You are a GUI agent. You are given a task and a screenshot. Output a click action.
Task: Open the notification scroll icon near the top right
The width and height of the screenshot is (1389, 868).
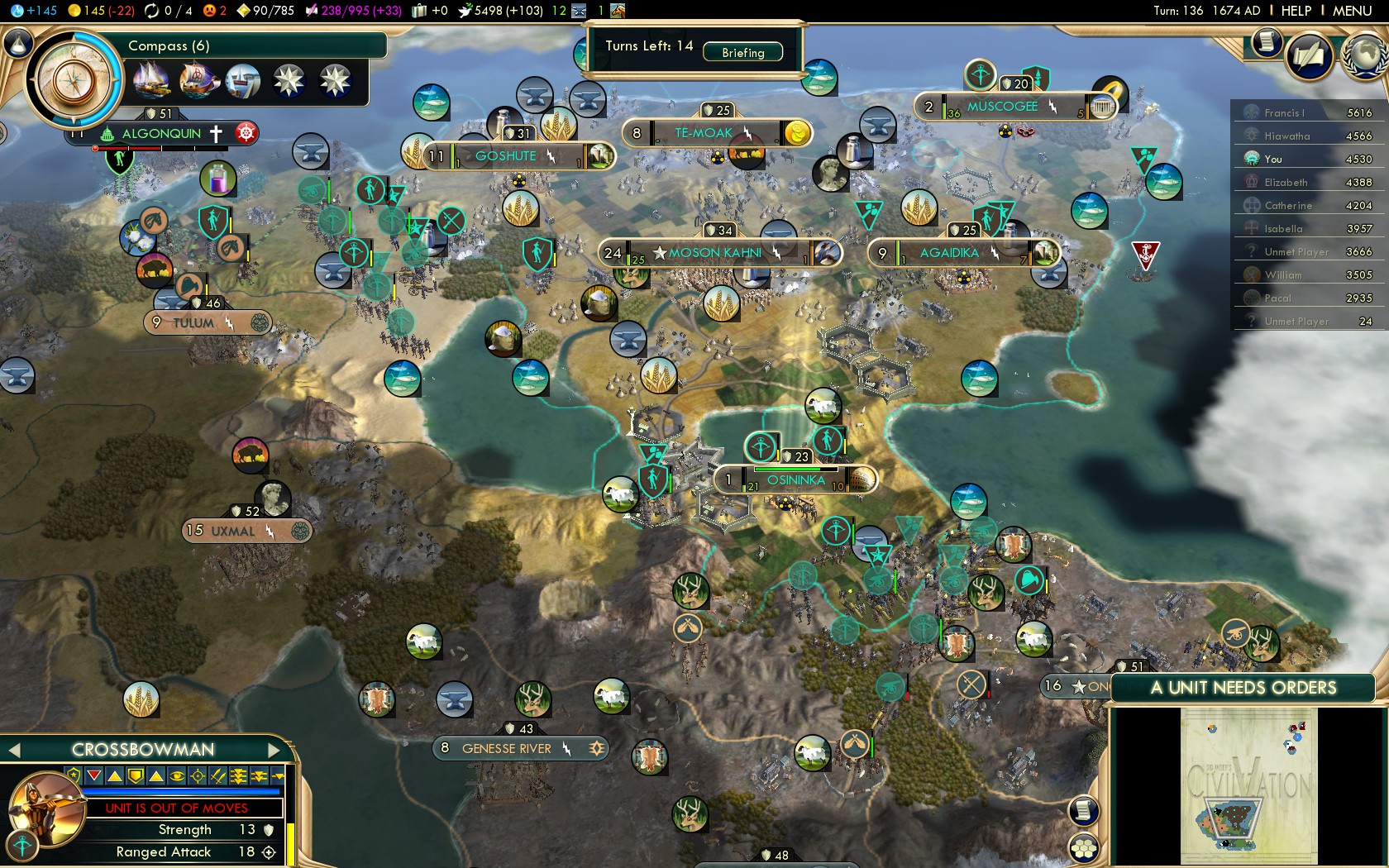pos(1267,44)
